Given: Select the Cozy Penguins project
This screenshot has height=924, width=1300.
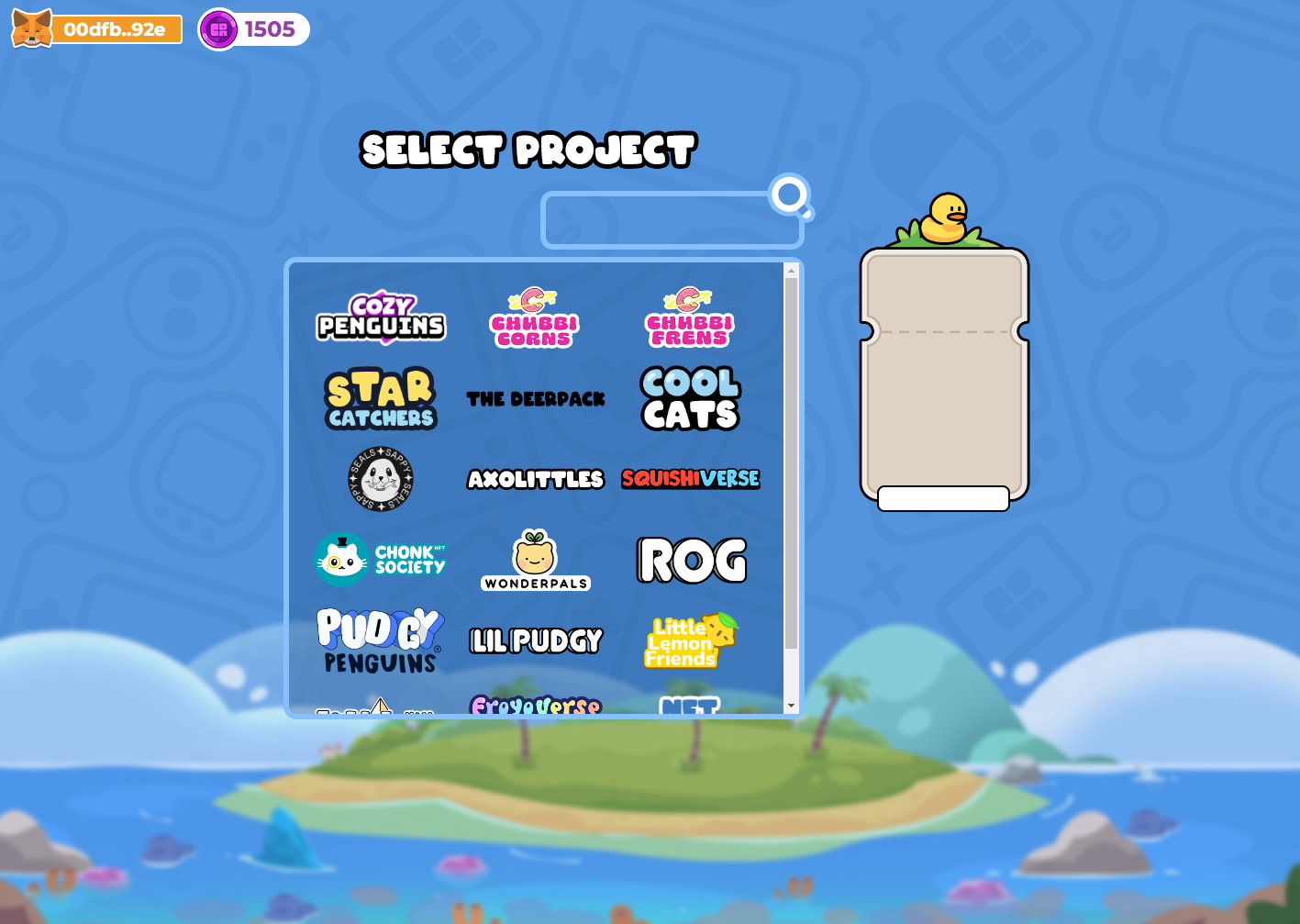Looking at the screenshot, I should (x=380, y=317).
